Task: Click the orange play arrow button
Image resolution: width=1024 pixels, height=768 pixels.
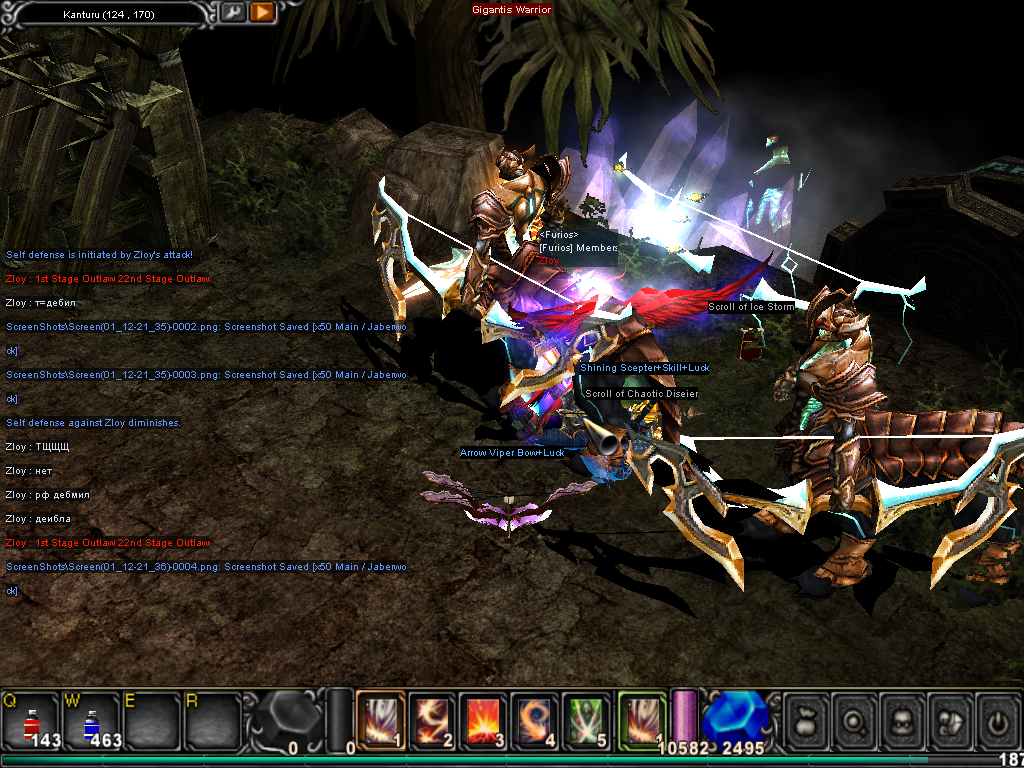Action: [262, 13]
